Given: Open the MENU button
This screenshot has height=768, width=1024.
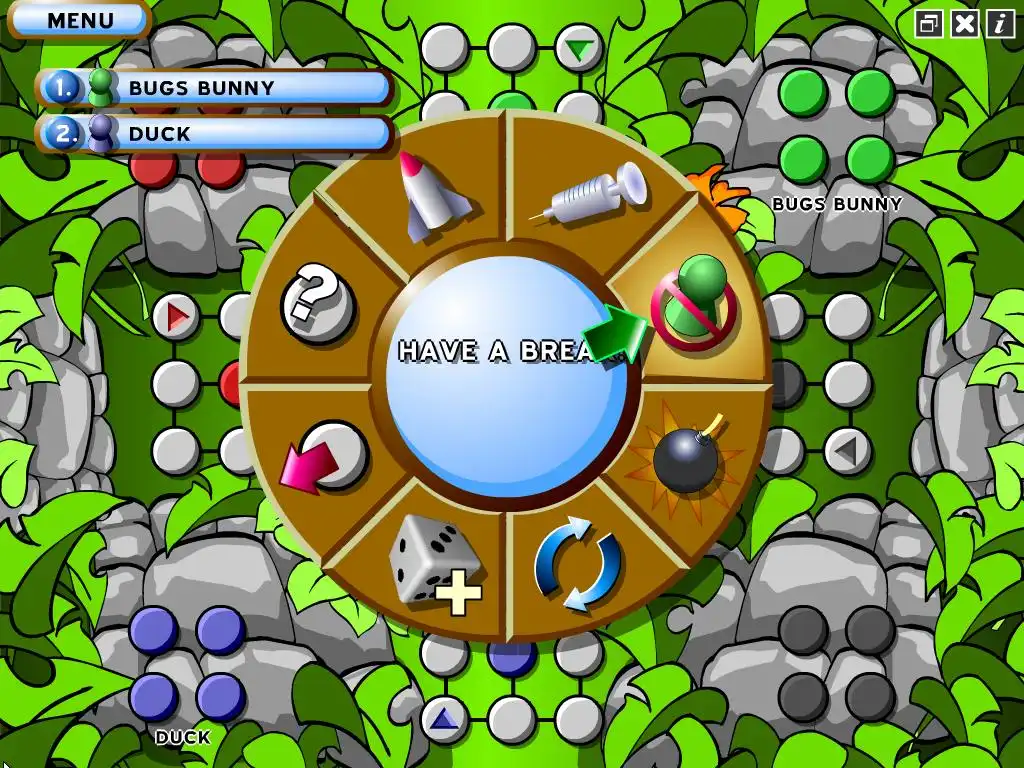Looking at the screenshot, I should click(x=79, y=20).
